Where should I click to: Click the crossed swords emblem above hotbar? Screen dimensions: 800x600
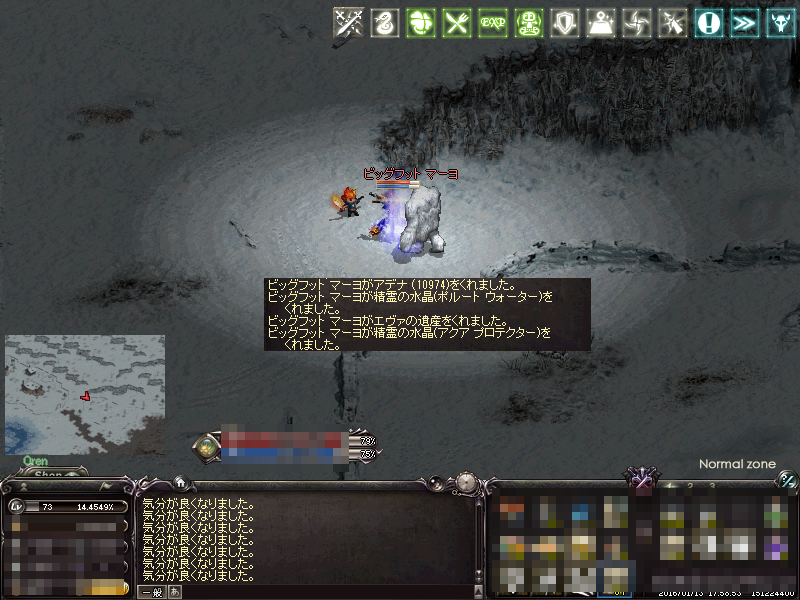641,481
